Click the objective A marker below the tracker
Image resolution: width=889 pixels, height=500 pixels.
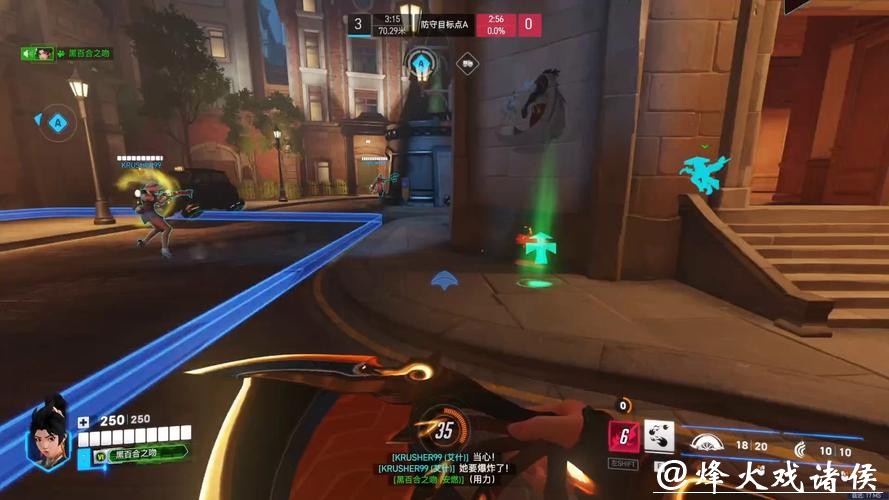tap(422, 66)
